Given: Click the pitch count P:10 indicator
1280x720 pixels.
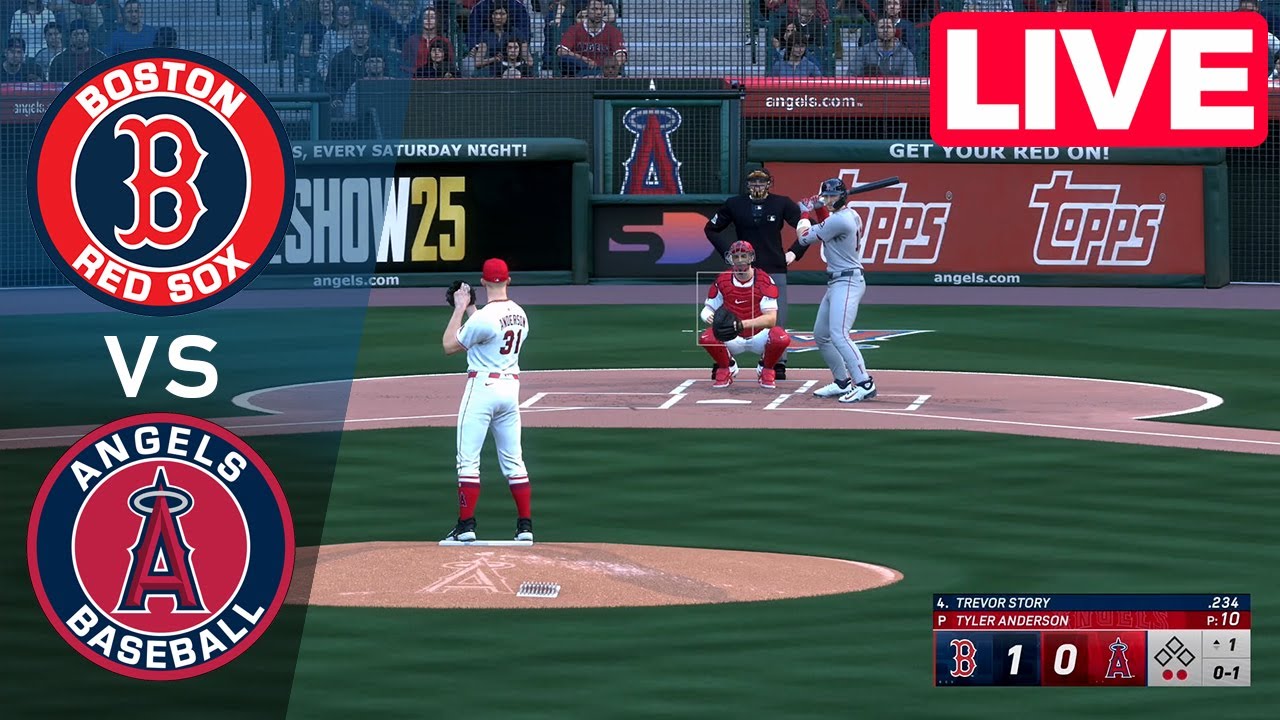Looking at the screenshot, I should click(1222, 618).
